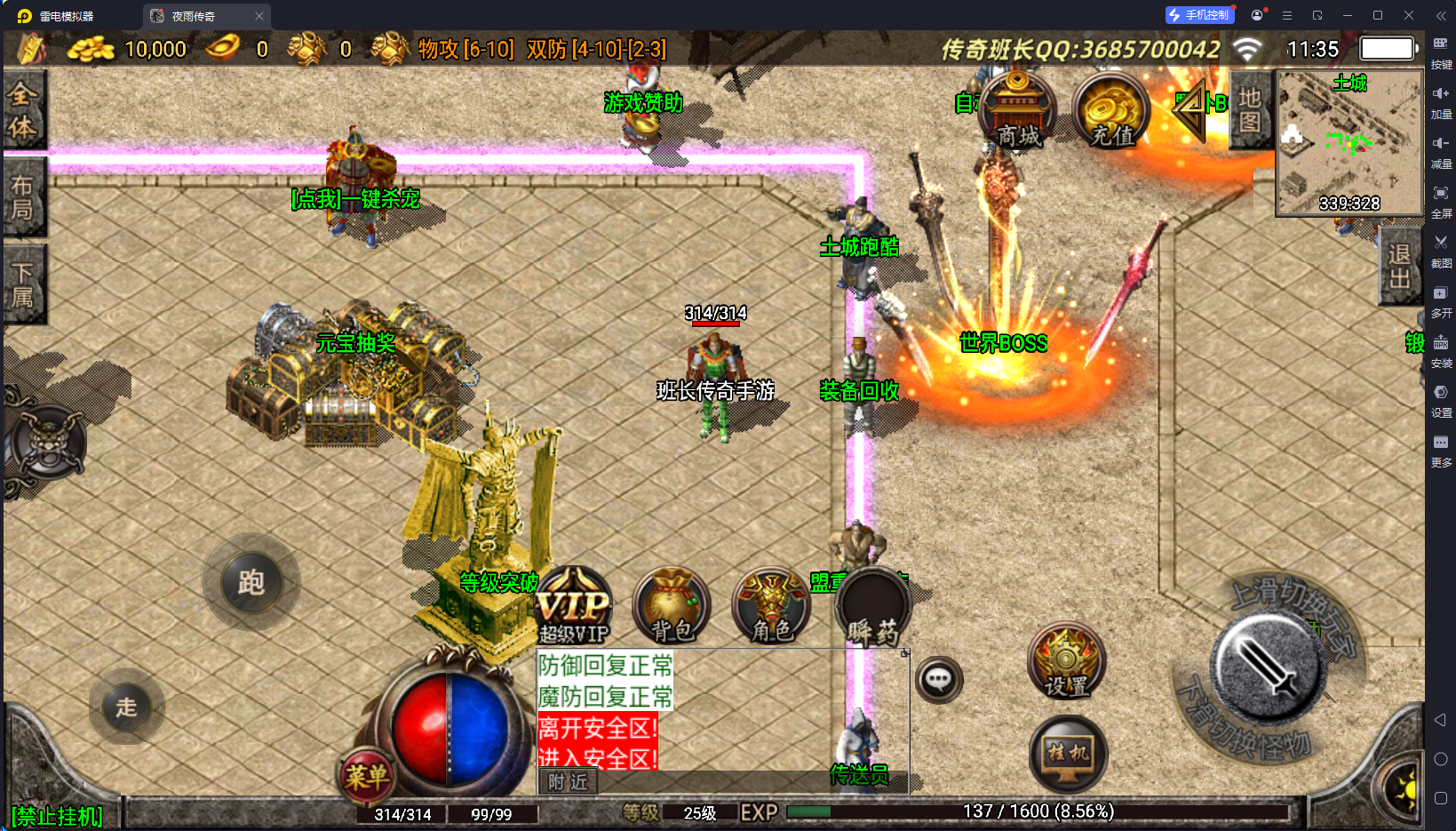Image resolution: width=1456 pixels, height=831 pixels.
Task: Open the 充值 recharge icon
Action: point(1110,111)
